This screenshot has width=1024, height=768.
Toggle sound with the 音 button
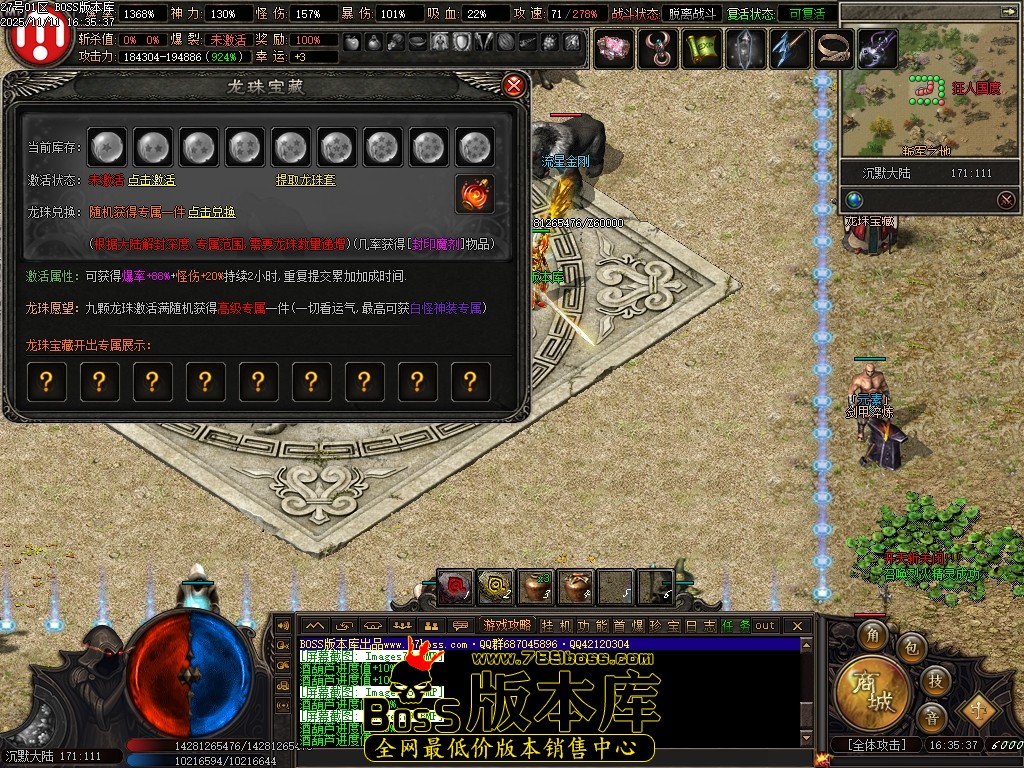[931, 717]
